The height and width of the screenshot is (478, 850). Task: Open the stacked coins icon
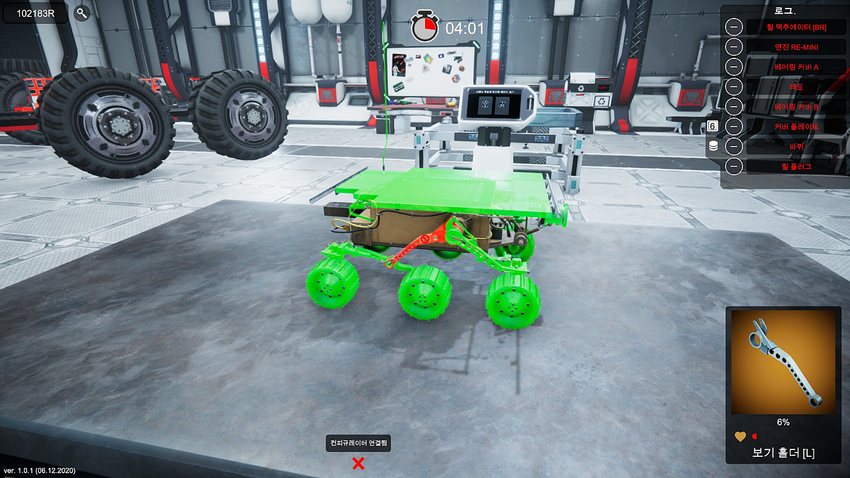(x=713, y=146)
